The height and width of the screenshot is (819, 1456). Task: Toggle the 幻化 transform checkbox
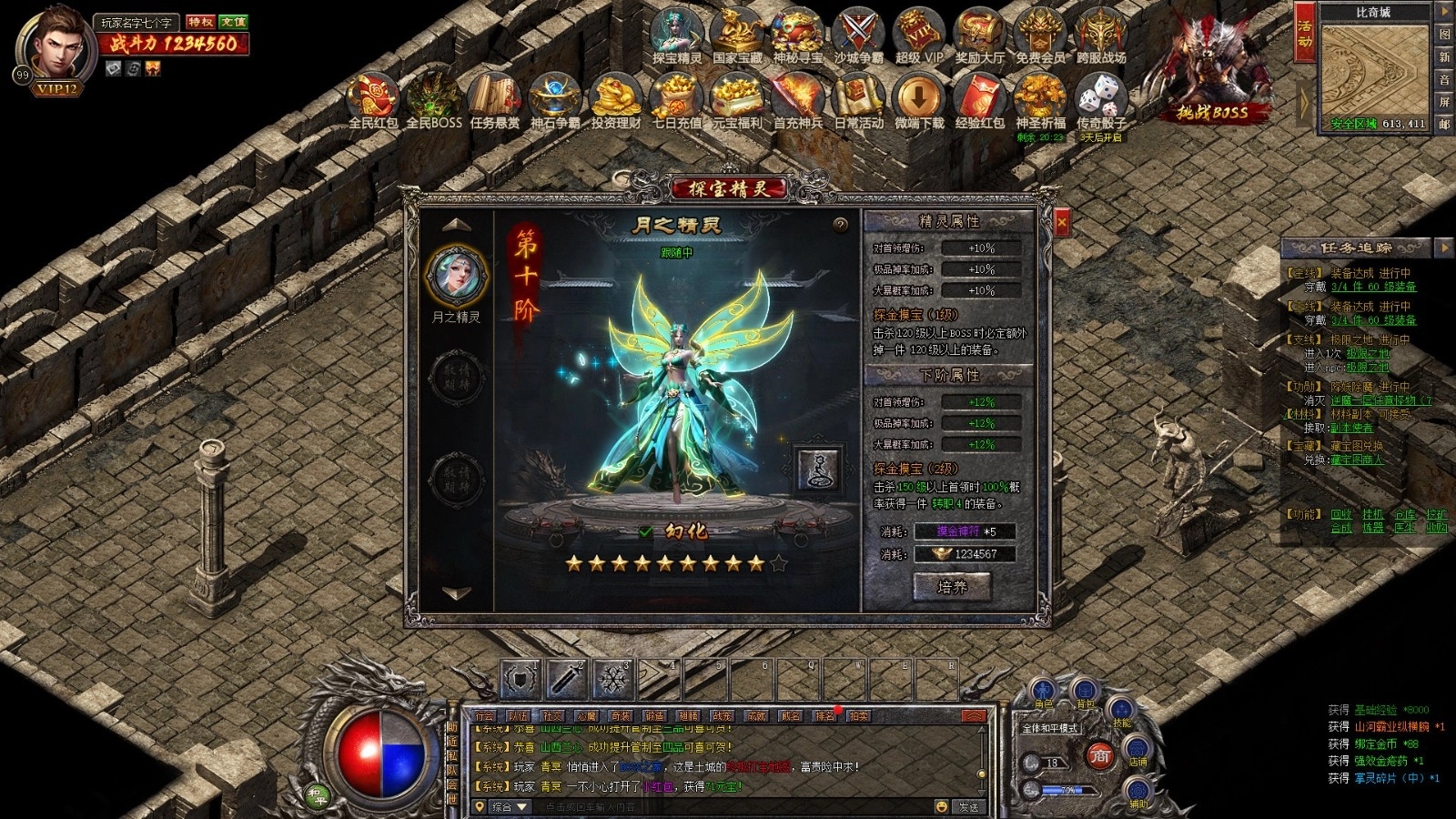tap(645, 531)
